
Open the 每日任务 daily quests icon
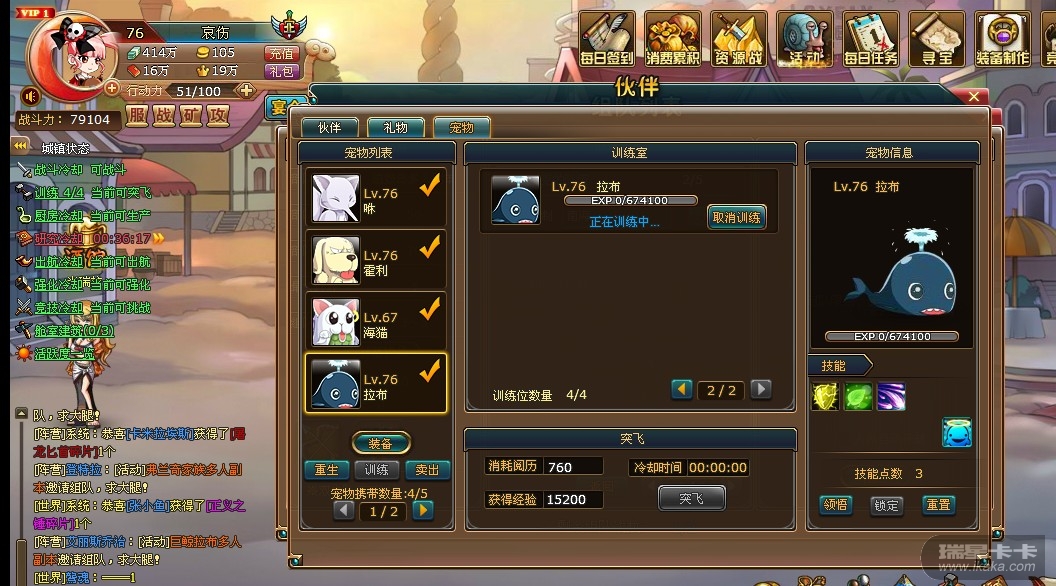[x=871, y=40]
